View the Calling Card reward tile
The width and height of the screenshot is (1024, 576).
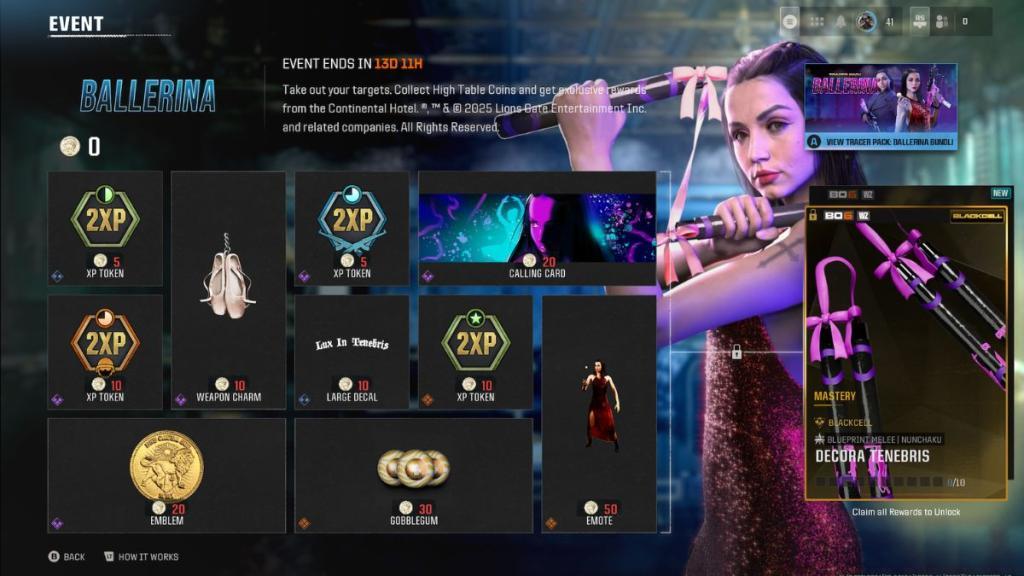coord(537,228)
